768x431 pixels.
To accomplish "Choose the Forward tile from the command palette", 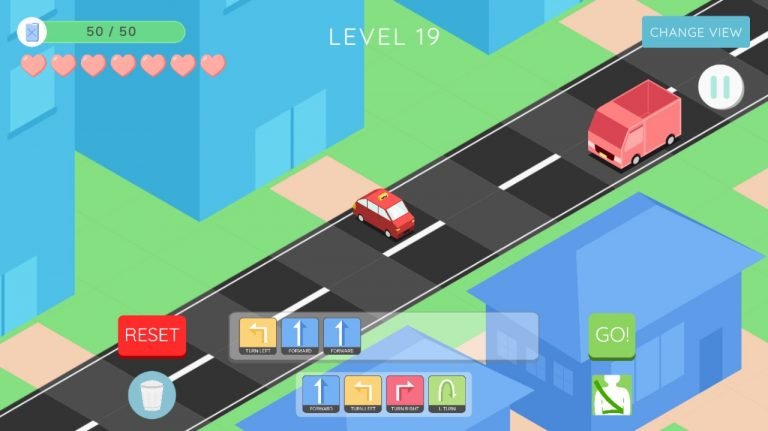I will [321, 394].
